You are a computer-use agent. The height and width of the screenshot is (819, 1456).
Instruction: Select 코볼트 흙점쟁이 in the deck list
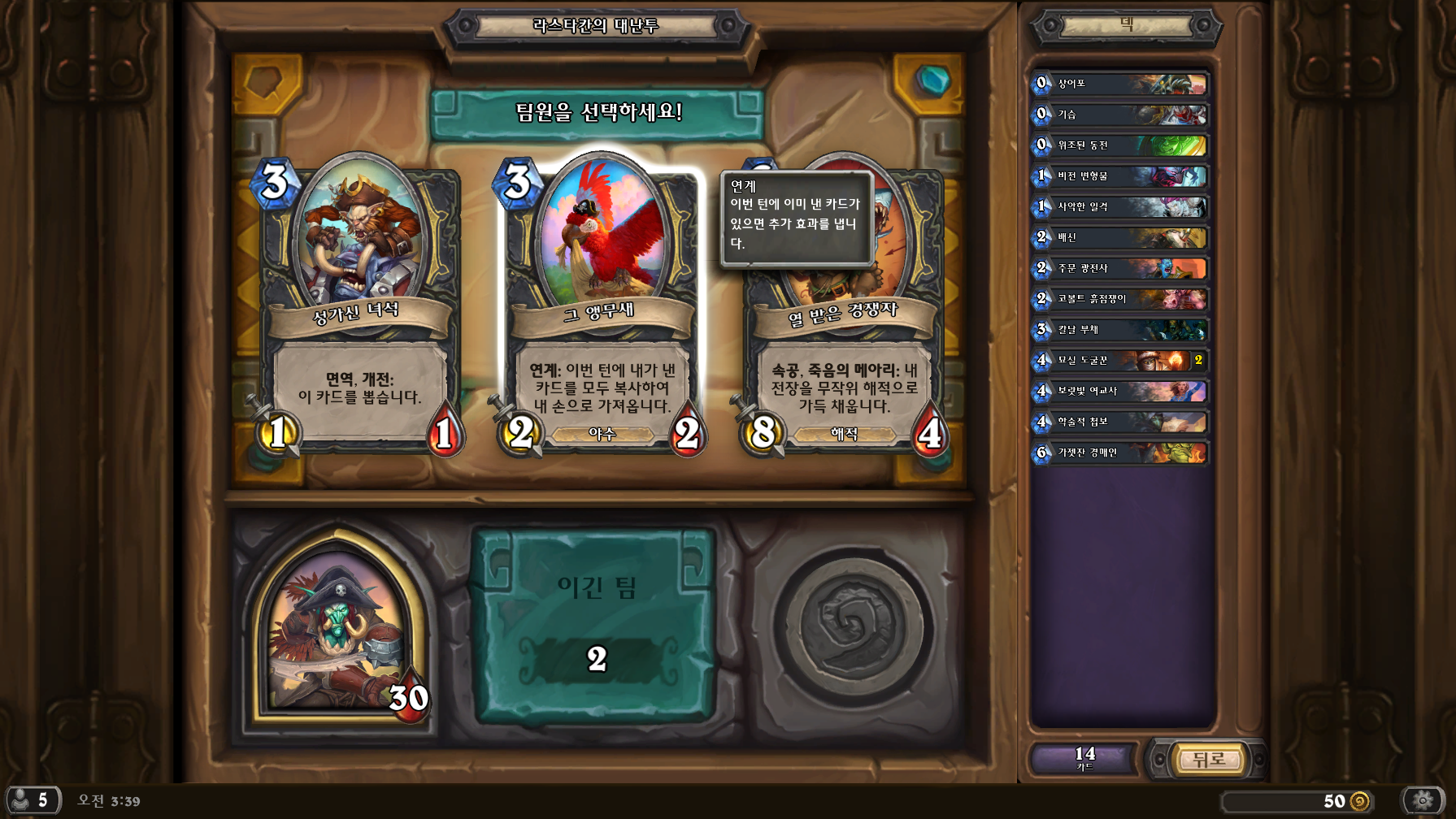(x=1120, y=299)
